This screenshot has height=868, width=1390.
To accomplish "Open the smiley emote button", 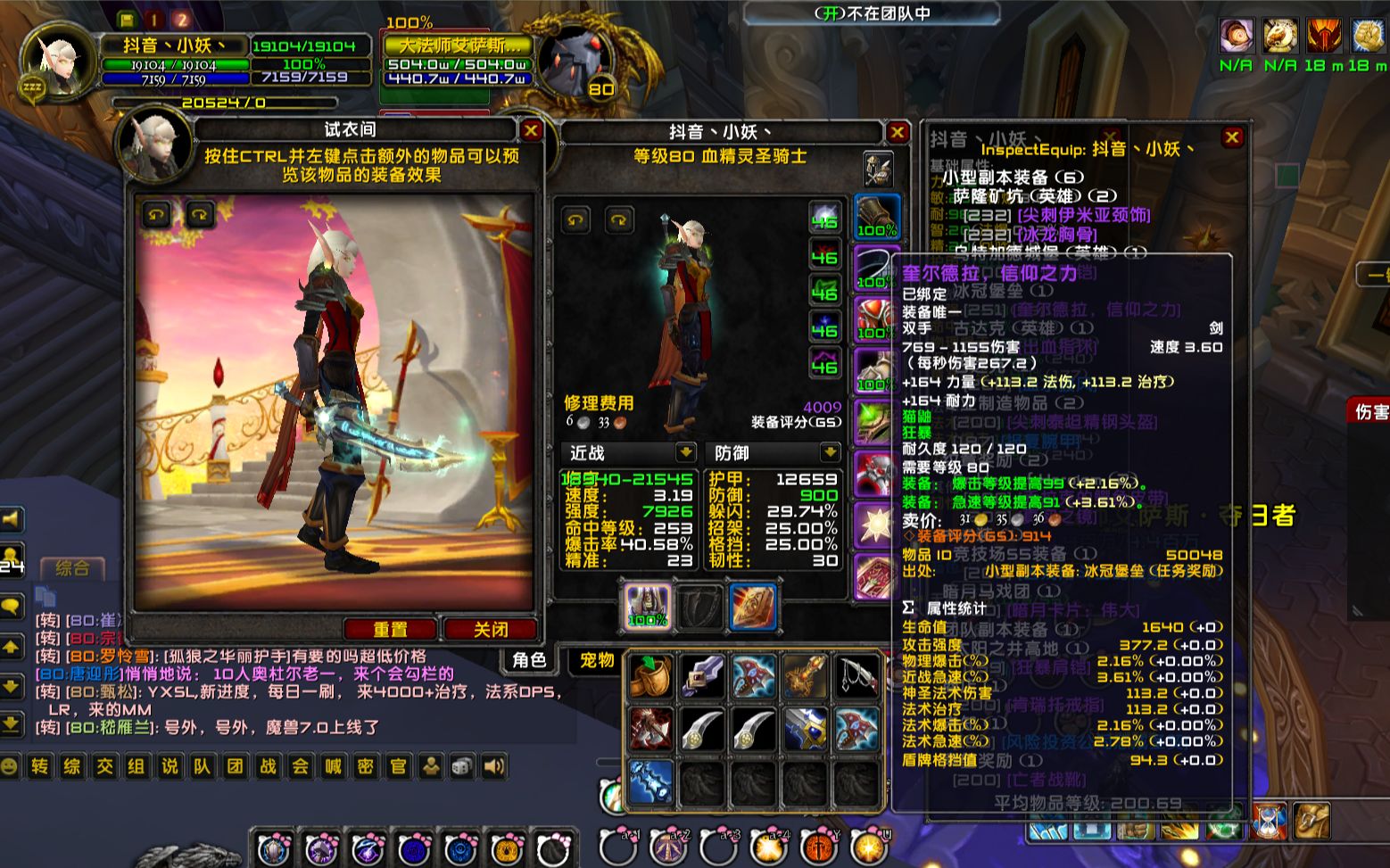I will point(10,766).
